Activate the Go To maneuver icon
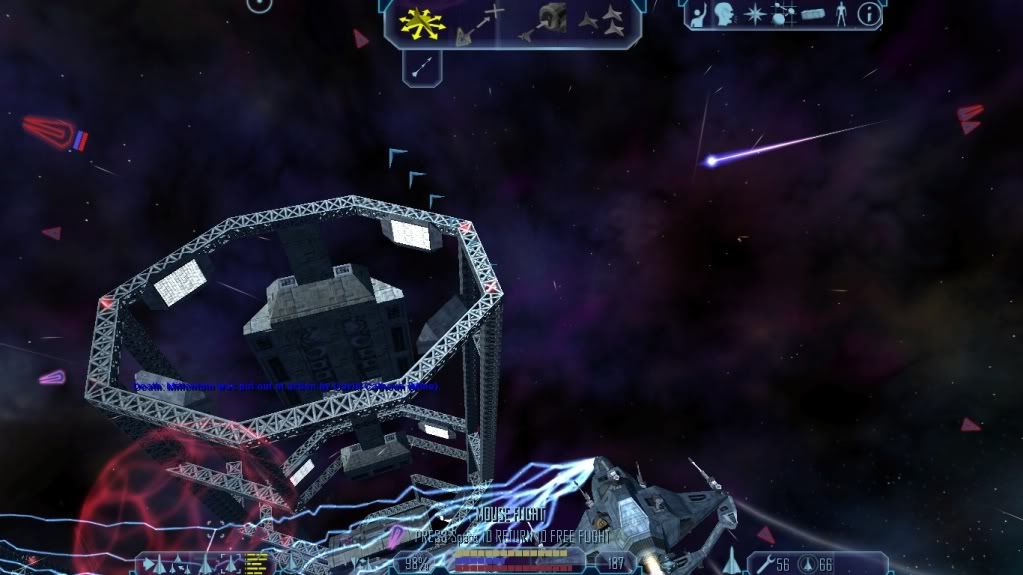This screenshot has height=575, width=1023. 480,24
